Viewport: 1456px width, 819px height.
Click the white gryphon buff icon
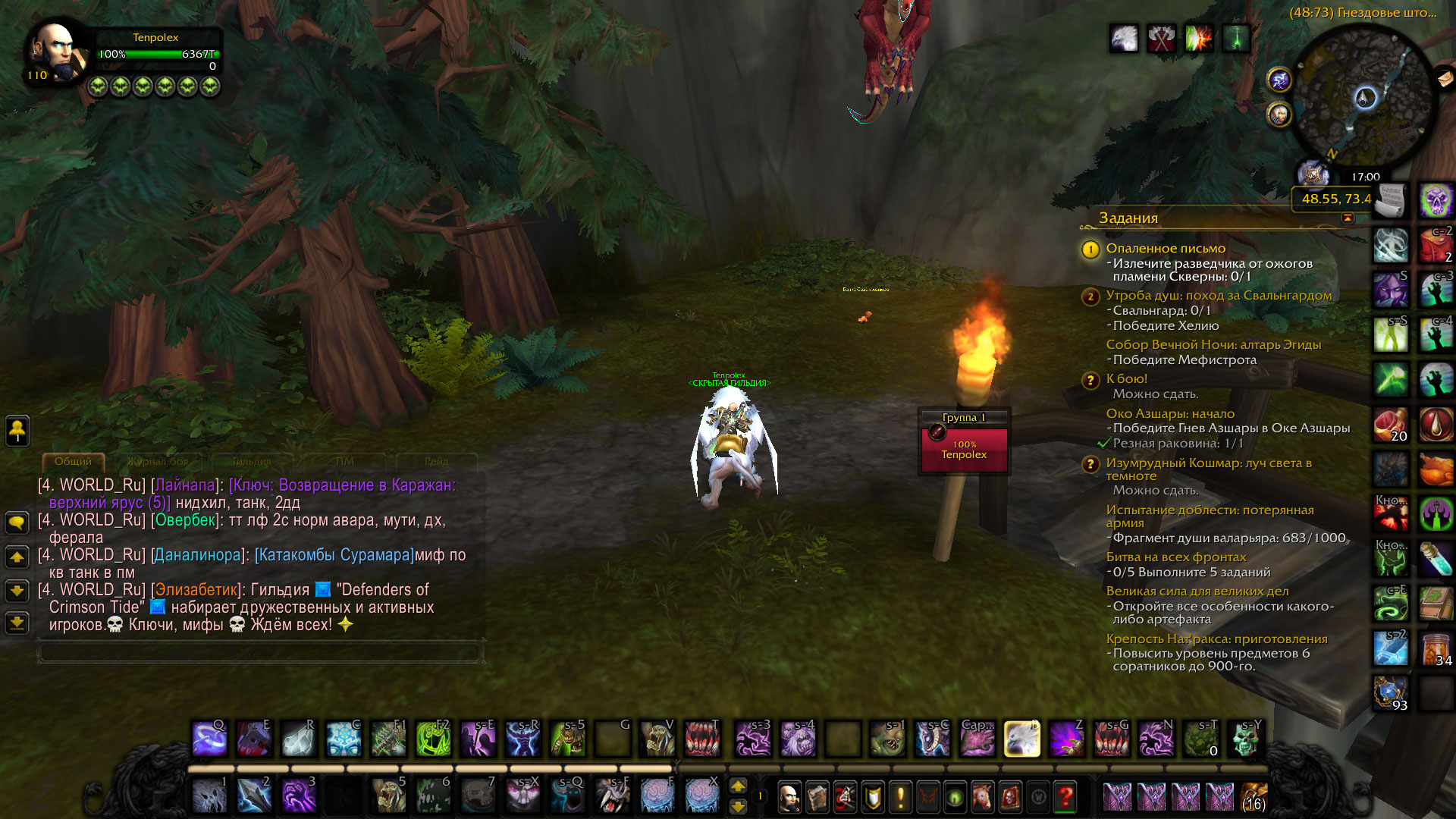pyautogui.click(x=1124, y=39)
